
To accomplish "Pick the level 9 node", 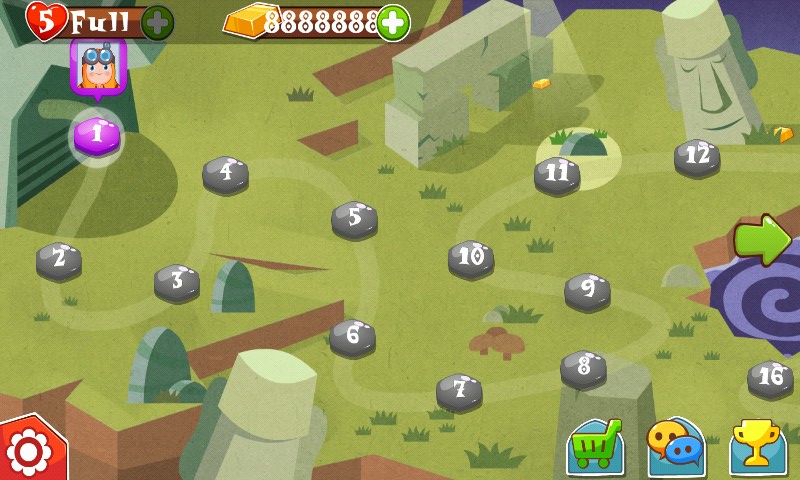I will coord(587,291).
